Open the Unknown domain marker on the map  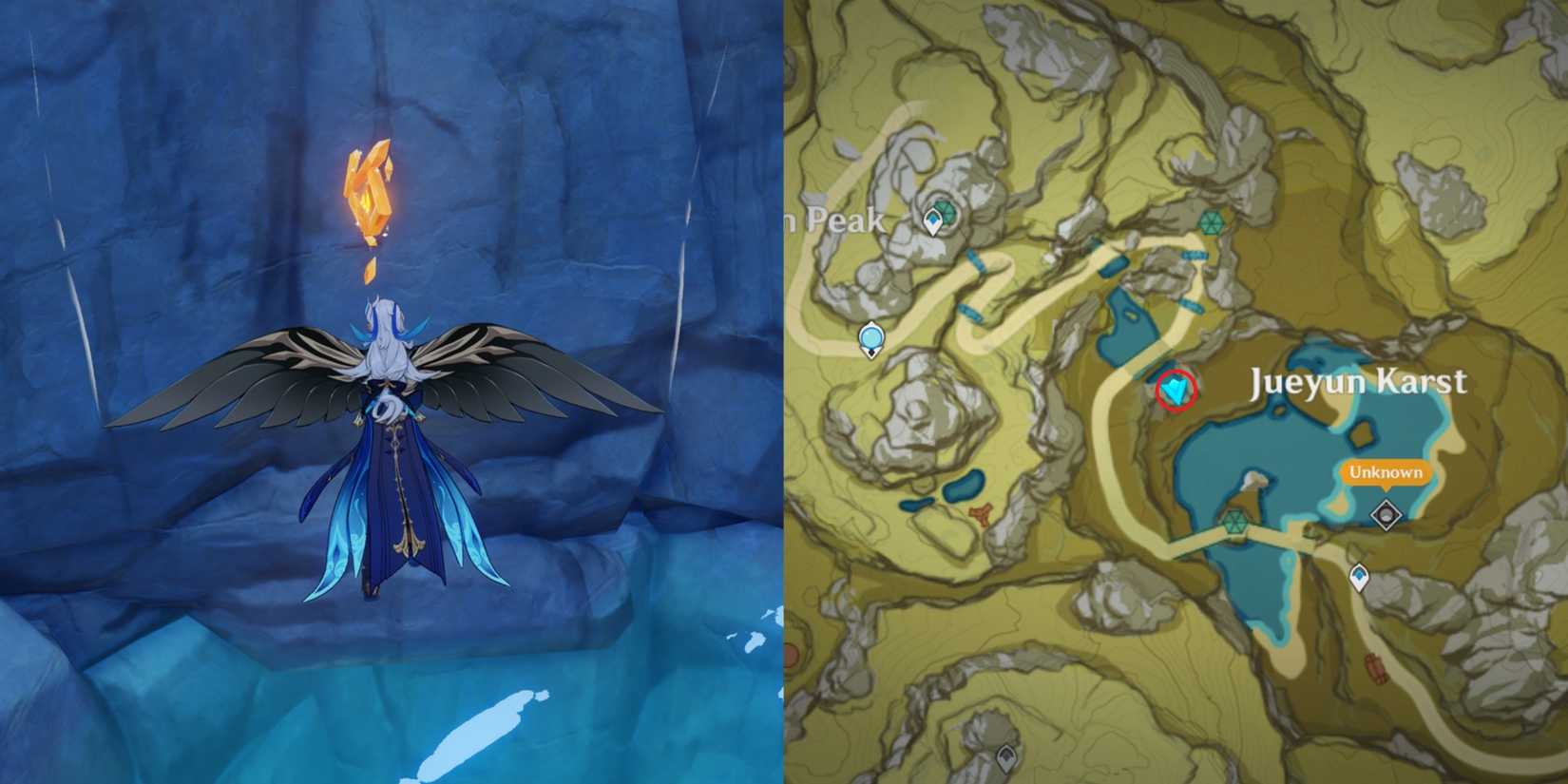1386,513
